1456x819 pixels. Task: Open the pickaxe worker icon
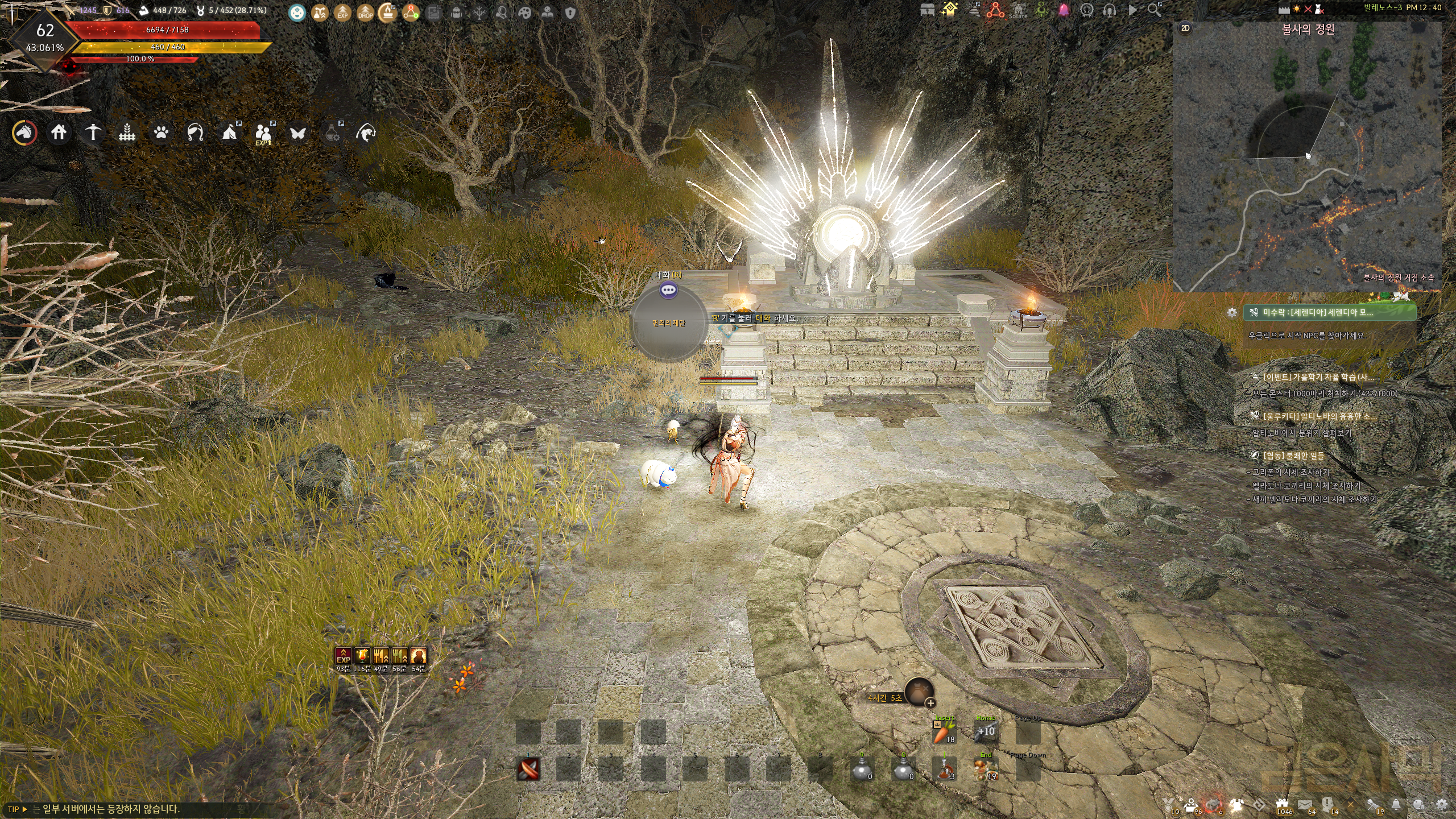tap(93, 133)
